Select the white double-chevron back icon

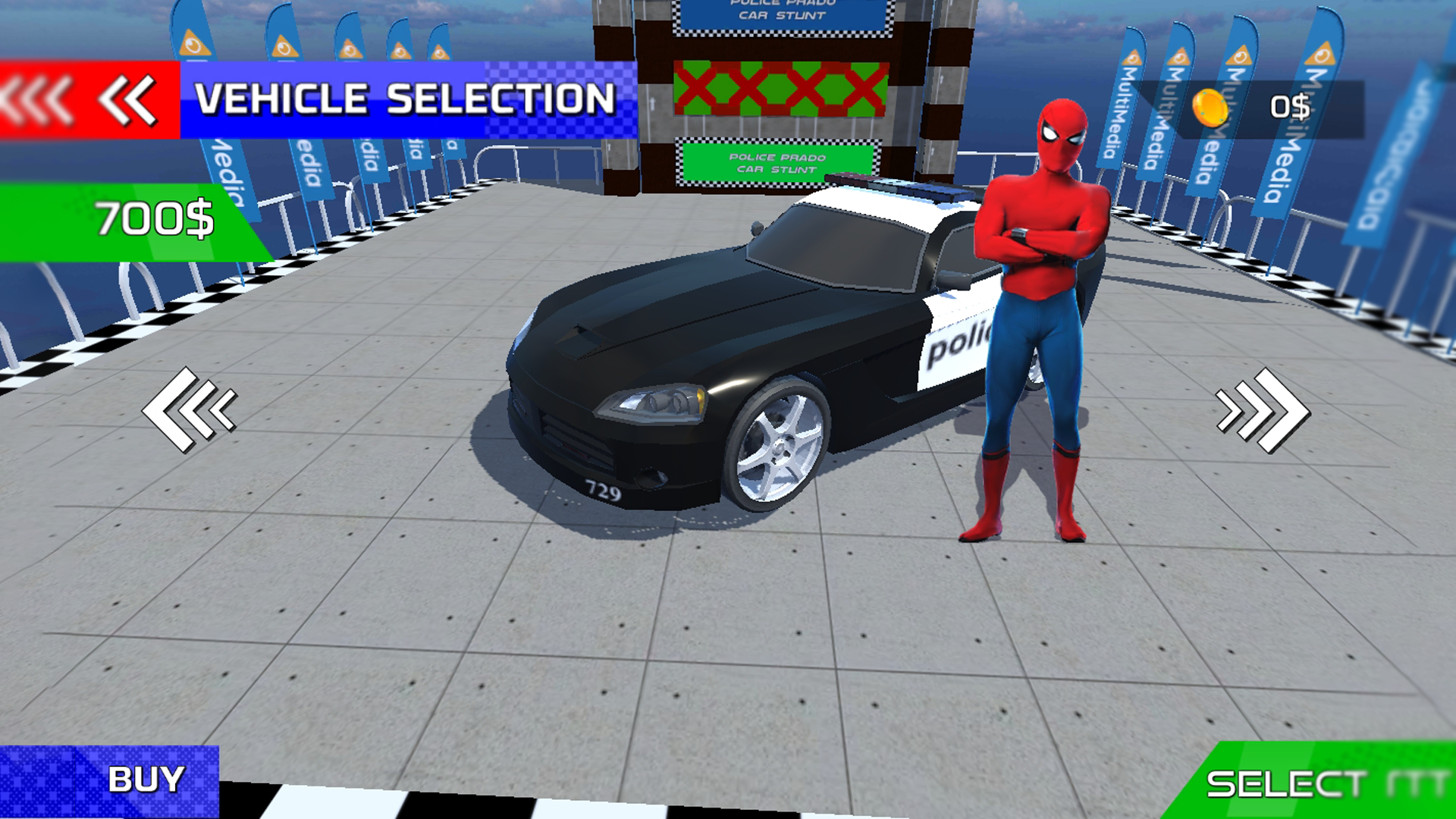127,99
